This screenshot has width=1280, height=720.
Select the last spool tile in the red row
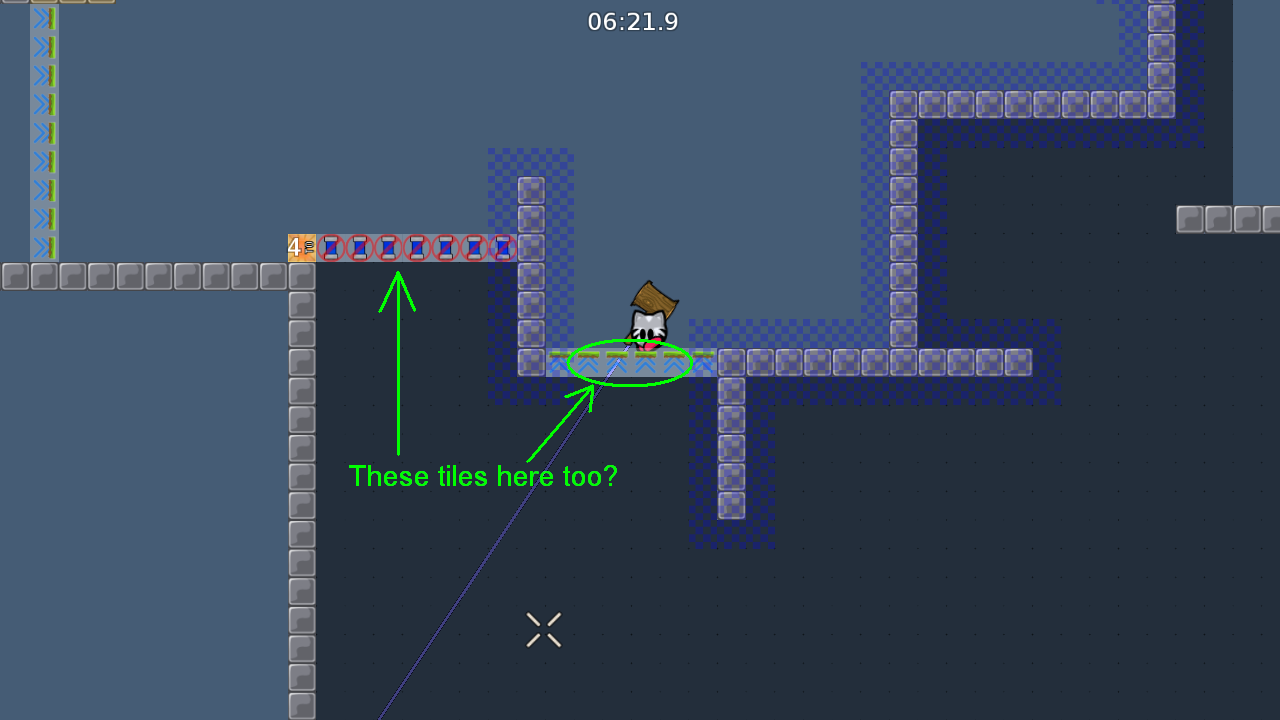pyautogui.click(x=502, y=247)
